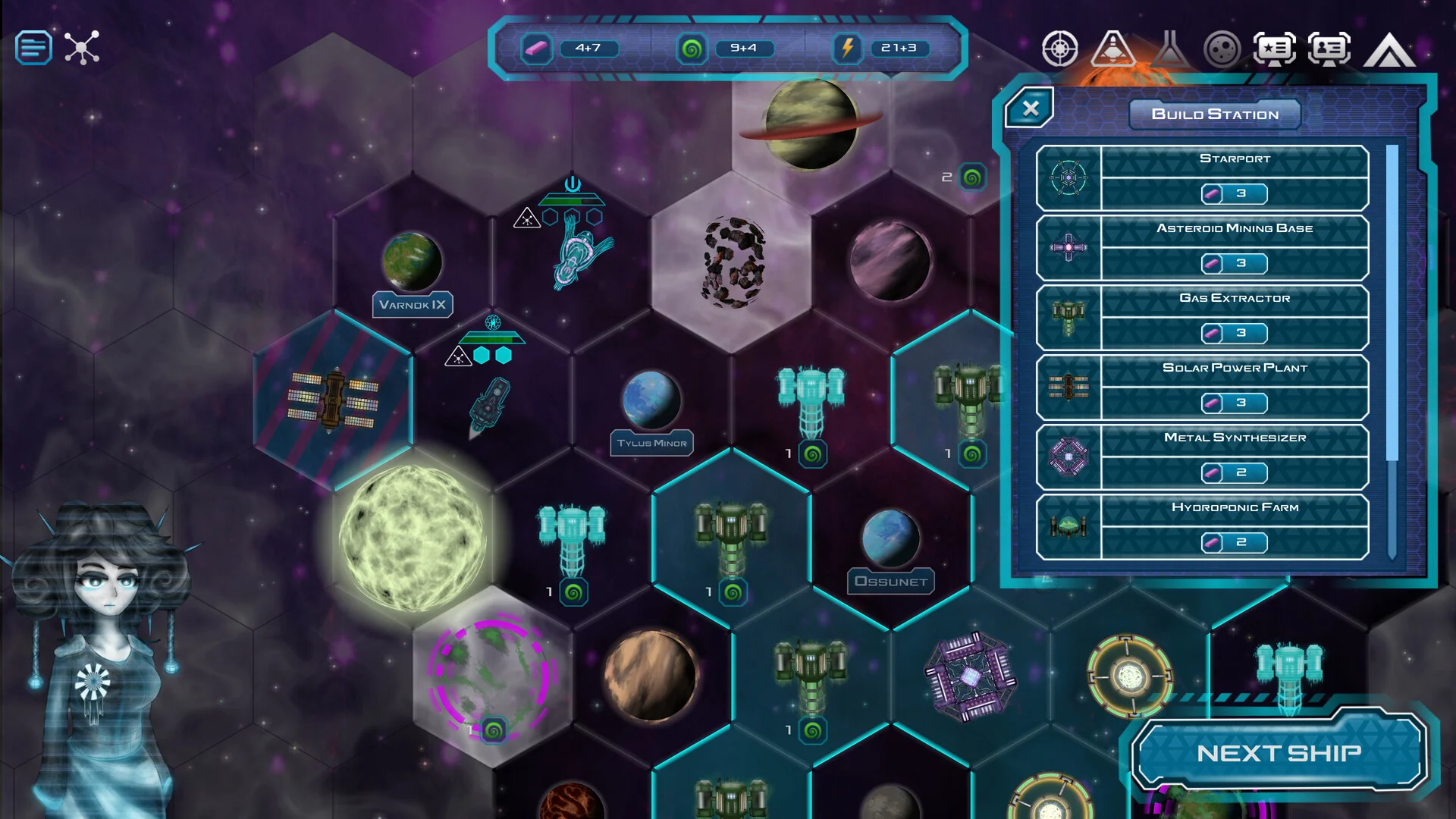
Task: Click the double-triangle emblem icon
Action: point(1389,50)
